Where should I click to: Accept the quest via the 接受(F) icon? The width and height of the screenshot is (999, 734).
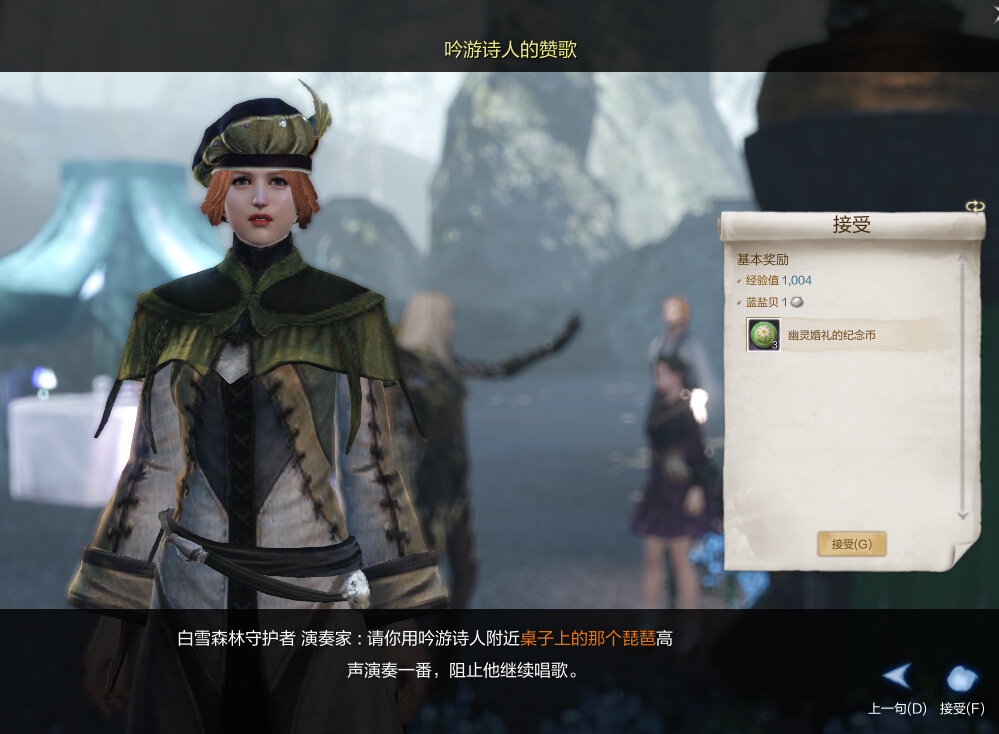(x=961, y=678)
